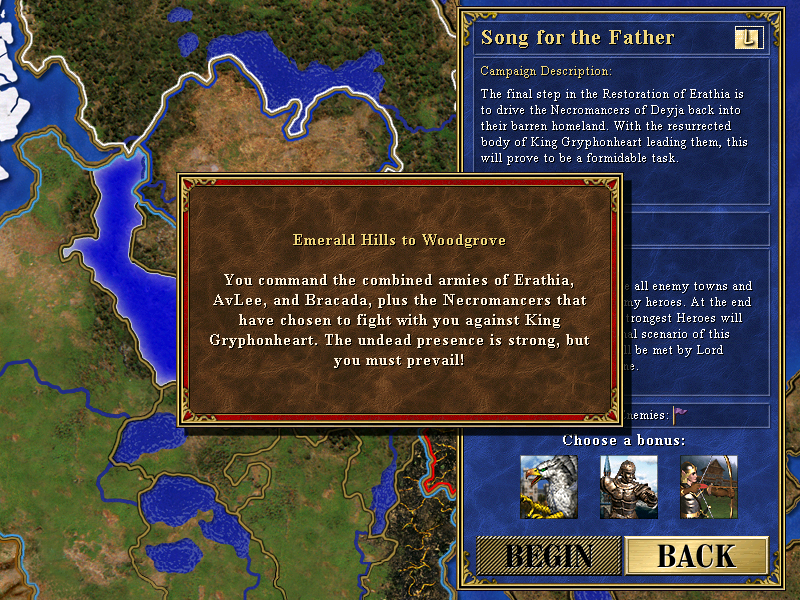
Task: Pick the elf archer bonus portrait
Action: (709, 486)
